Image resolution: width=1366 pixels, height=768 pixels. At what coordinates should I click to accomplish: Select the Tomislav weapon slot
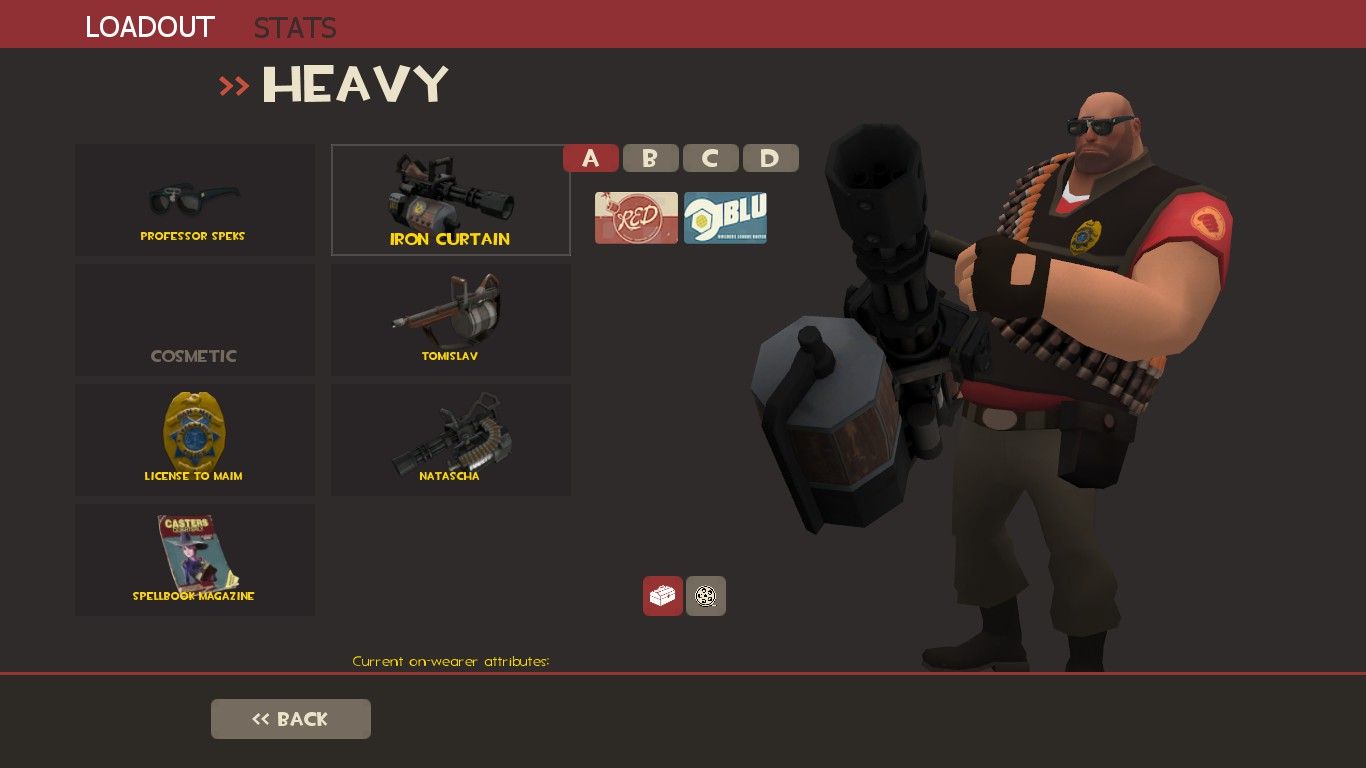[x=450, y=318]
